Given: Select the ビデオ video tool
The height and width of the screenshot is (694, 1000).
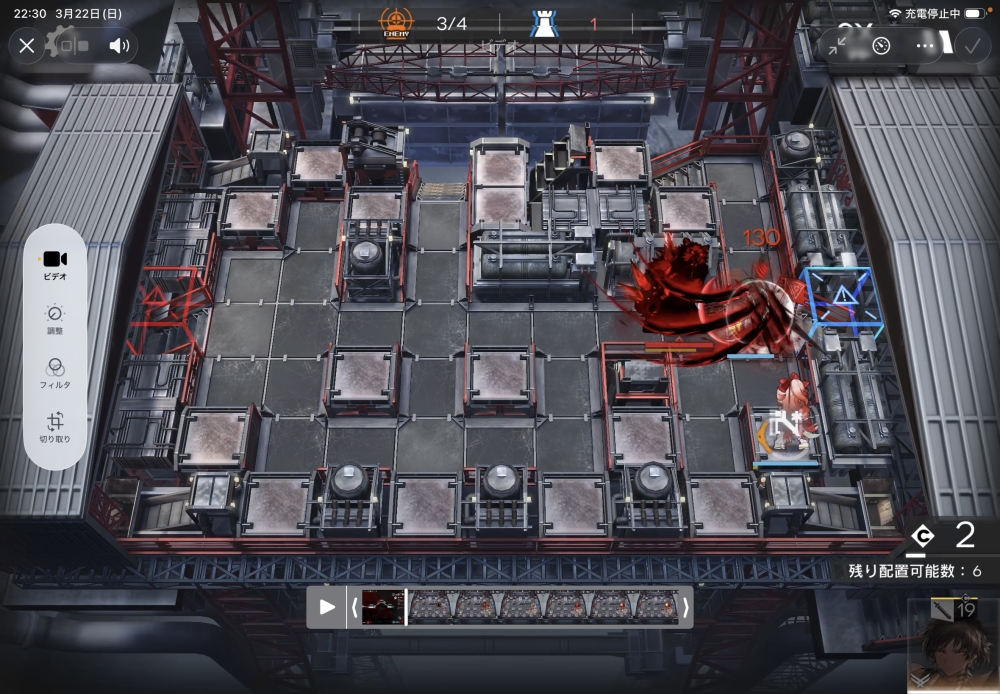Looking at the screenshot, I should point(55,264).
